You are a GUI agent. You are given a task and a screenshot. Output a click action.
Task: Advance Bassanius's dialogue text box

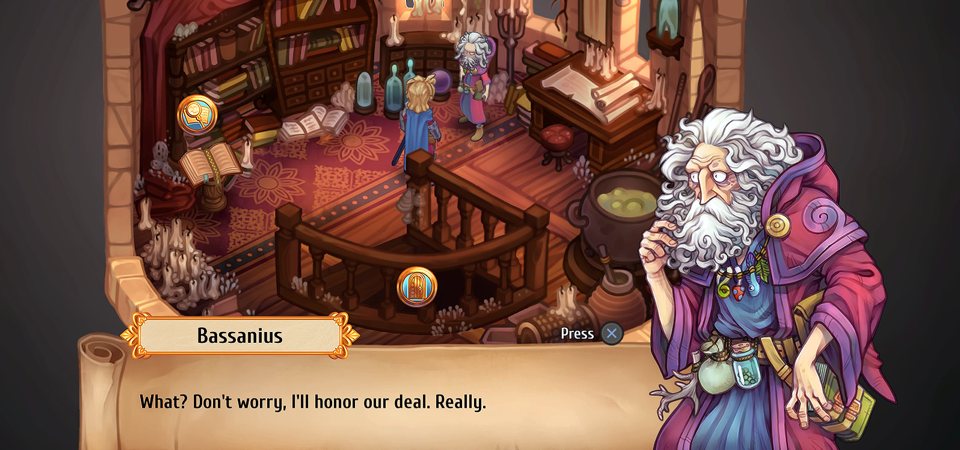click(611, 334)
